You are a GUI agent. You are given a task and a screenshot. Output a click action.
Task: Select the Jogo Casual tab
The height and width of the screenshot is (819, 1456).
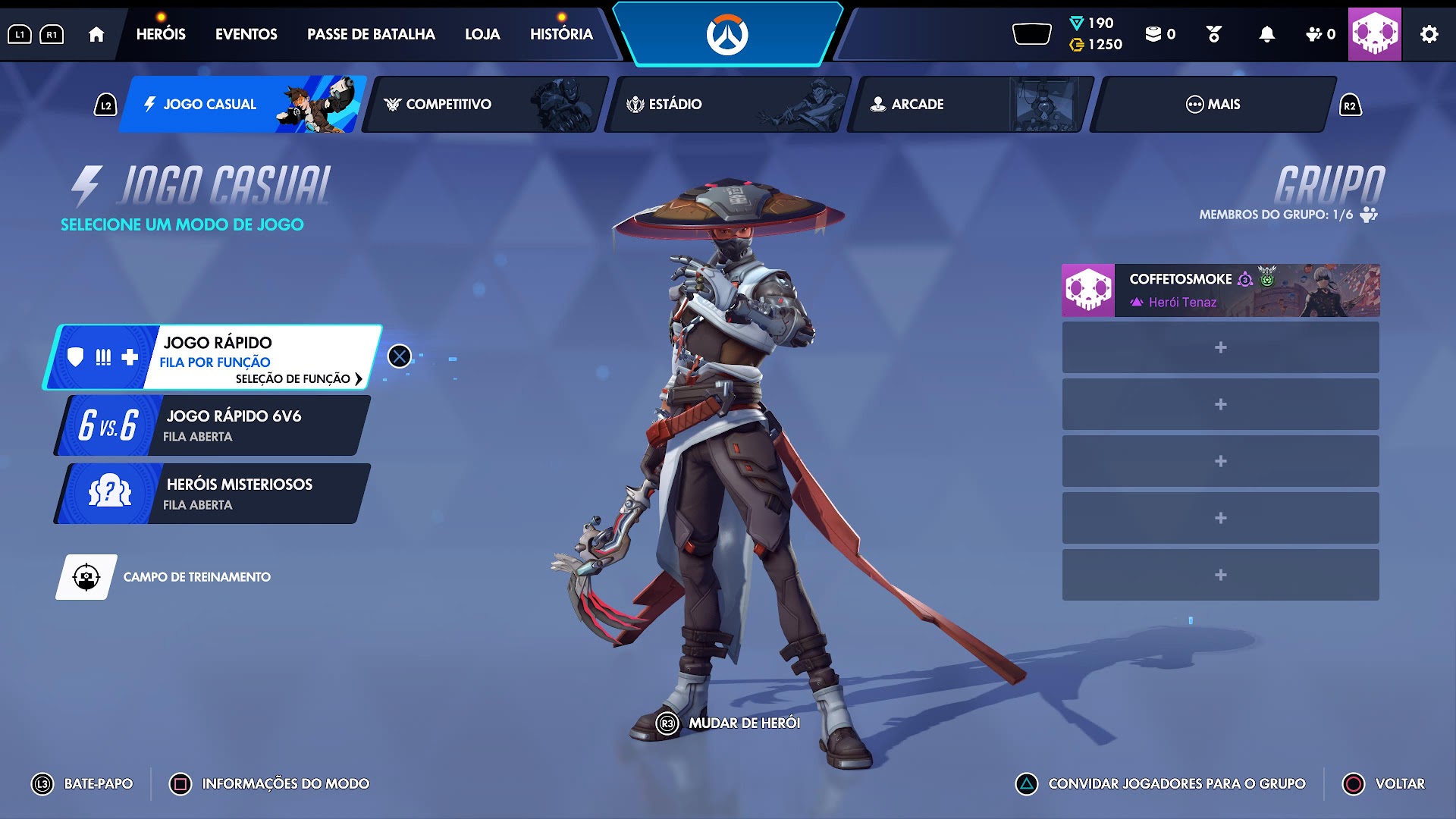coord(243,105)
